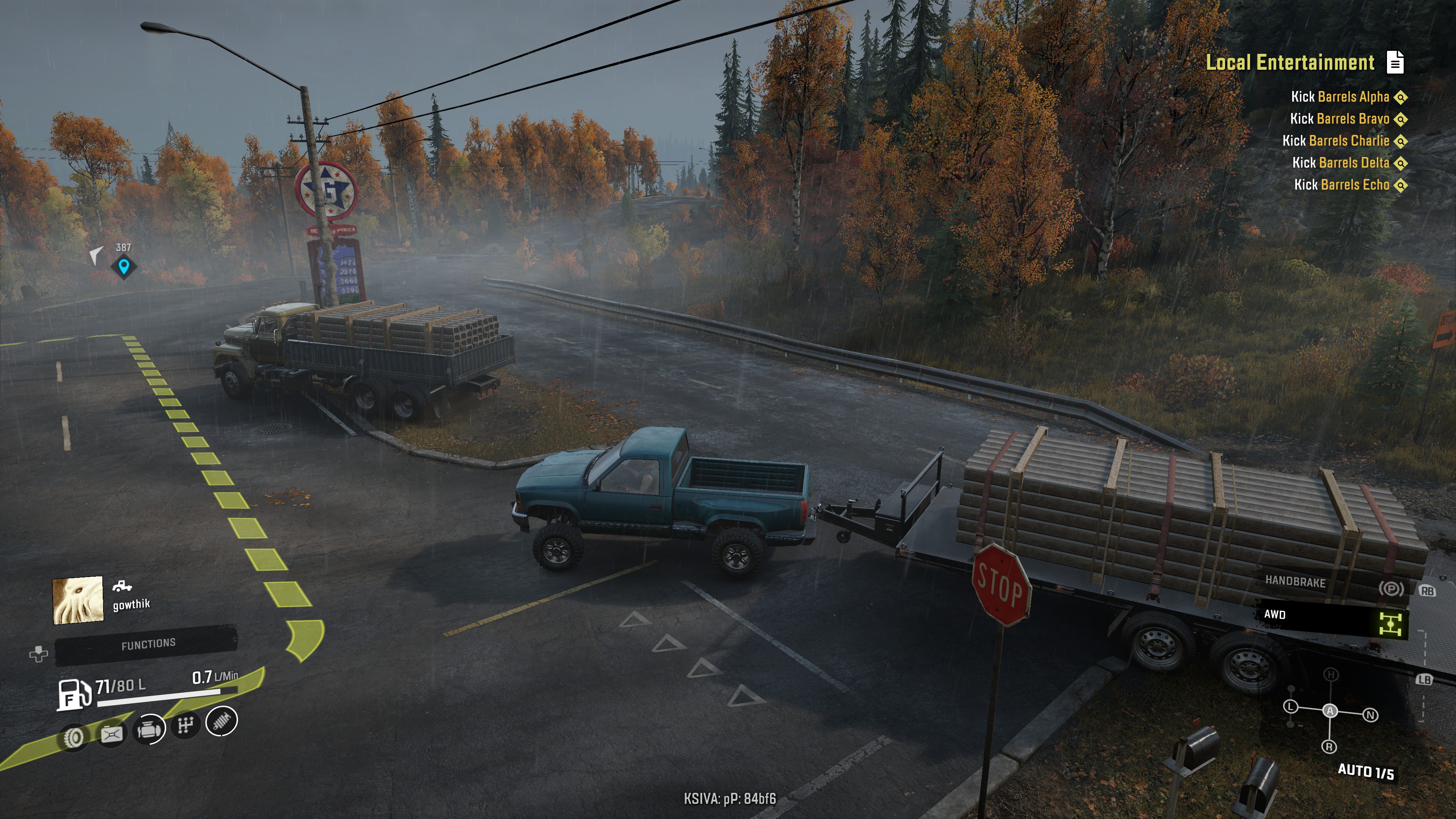
Task: Check the gearbox damage icon
Action: 185,725
